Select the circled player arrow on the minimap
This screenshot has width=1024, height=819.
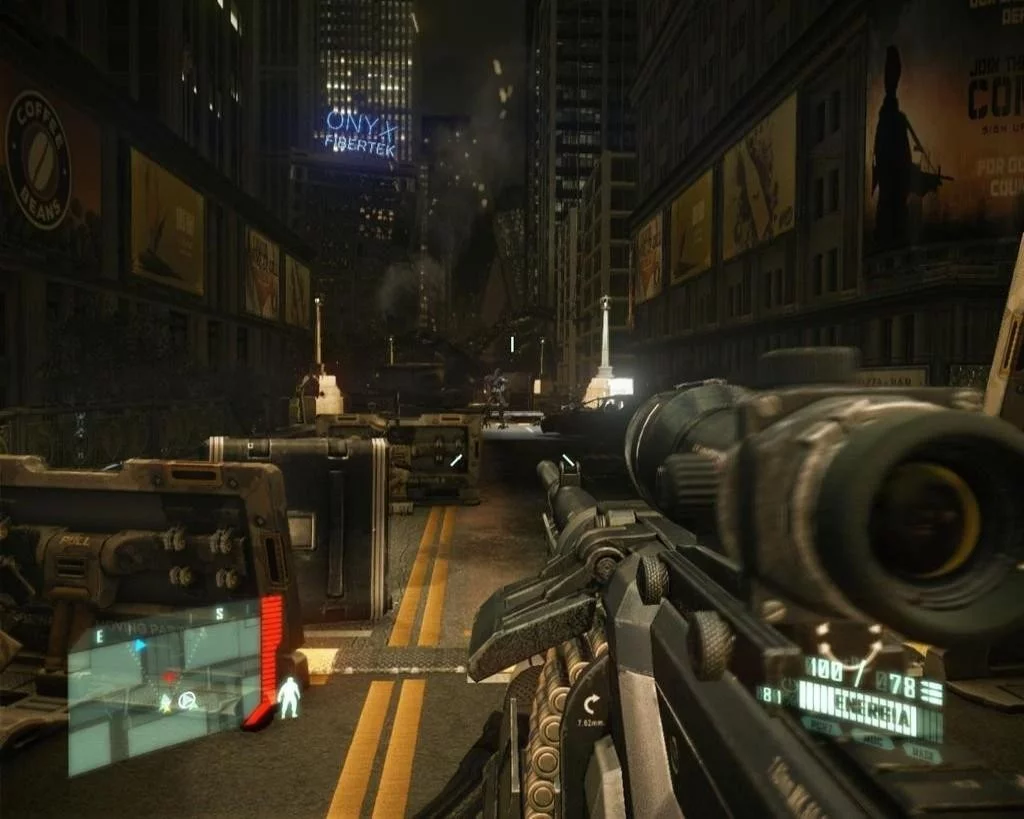[186, 702]
